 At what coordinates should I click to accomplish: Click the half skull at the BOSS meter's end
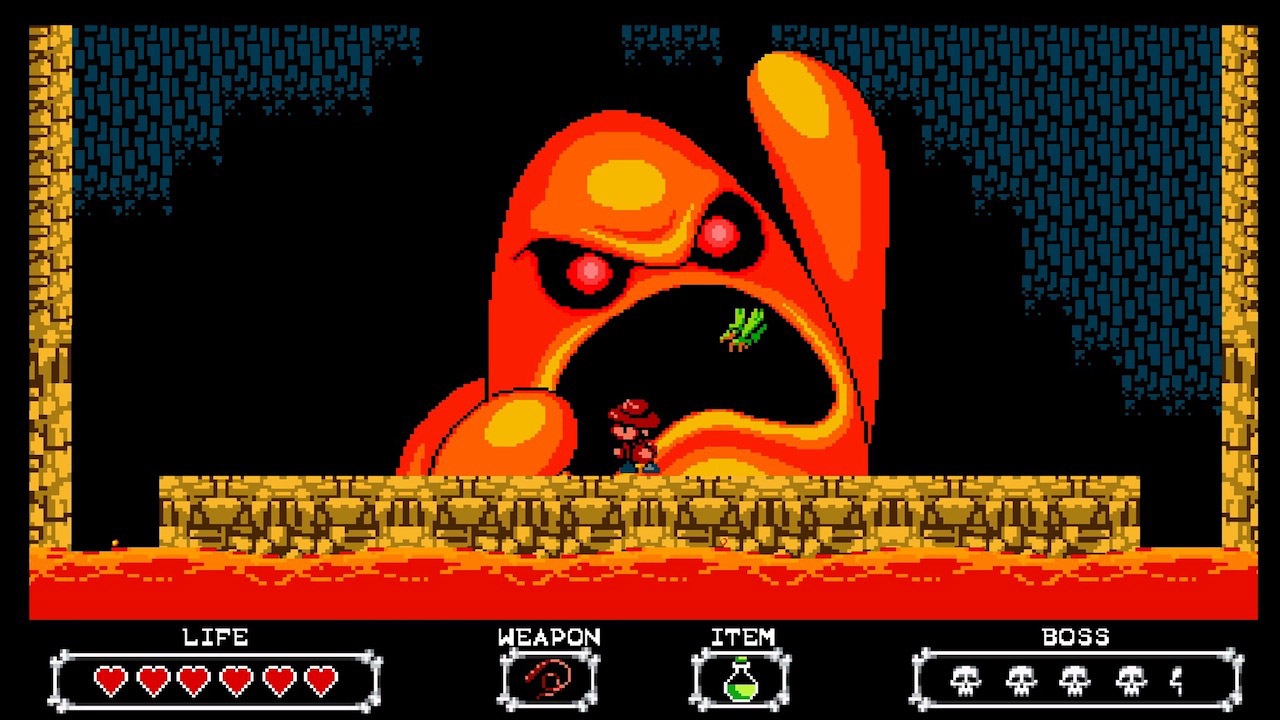click(1177, 680)
